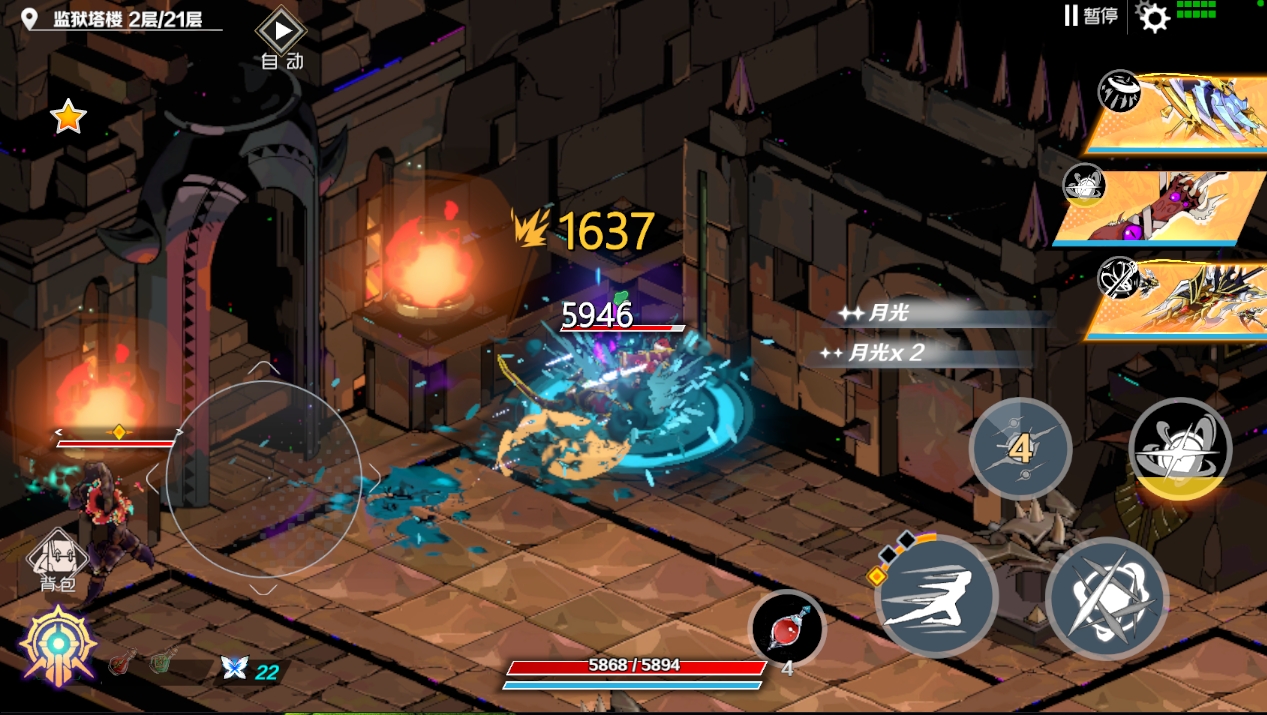
Task: Open the 背包 backpack
Action: pyautogui.click(x=55, y=556)
